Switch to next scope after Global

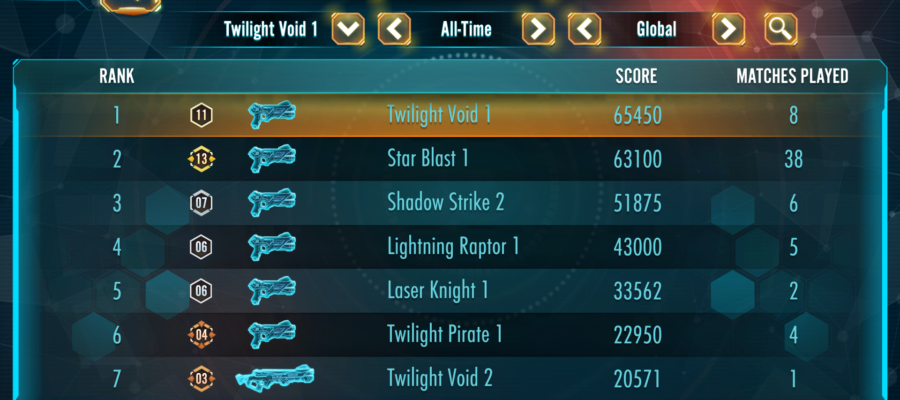tap(729, 29)
